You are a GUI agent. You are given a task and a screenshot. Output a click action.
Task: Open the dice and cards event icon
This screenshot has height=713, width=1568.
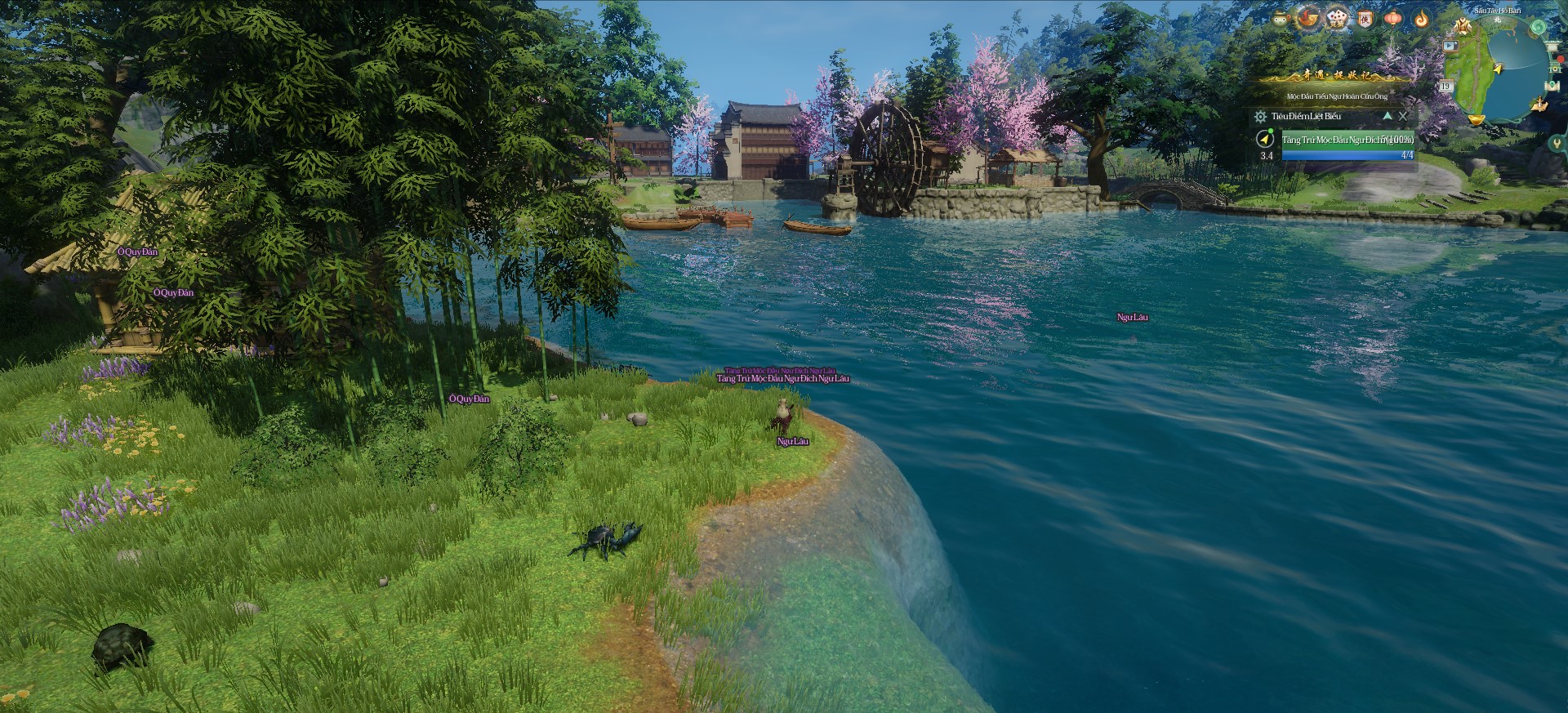[x=1336, y=18]
